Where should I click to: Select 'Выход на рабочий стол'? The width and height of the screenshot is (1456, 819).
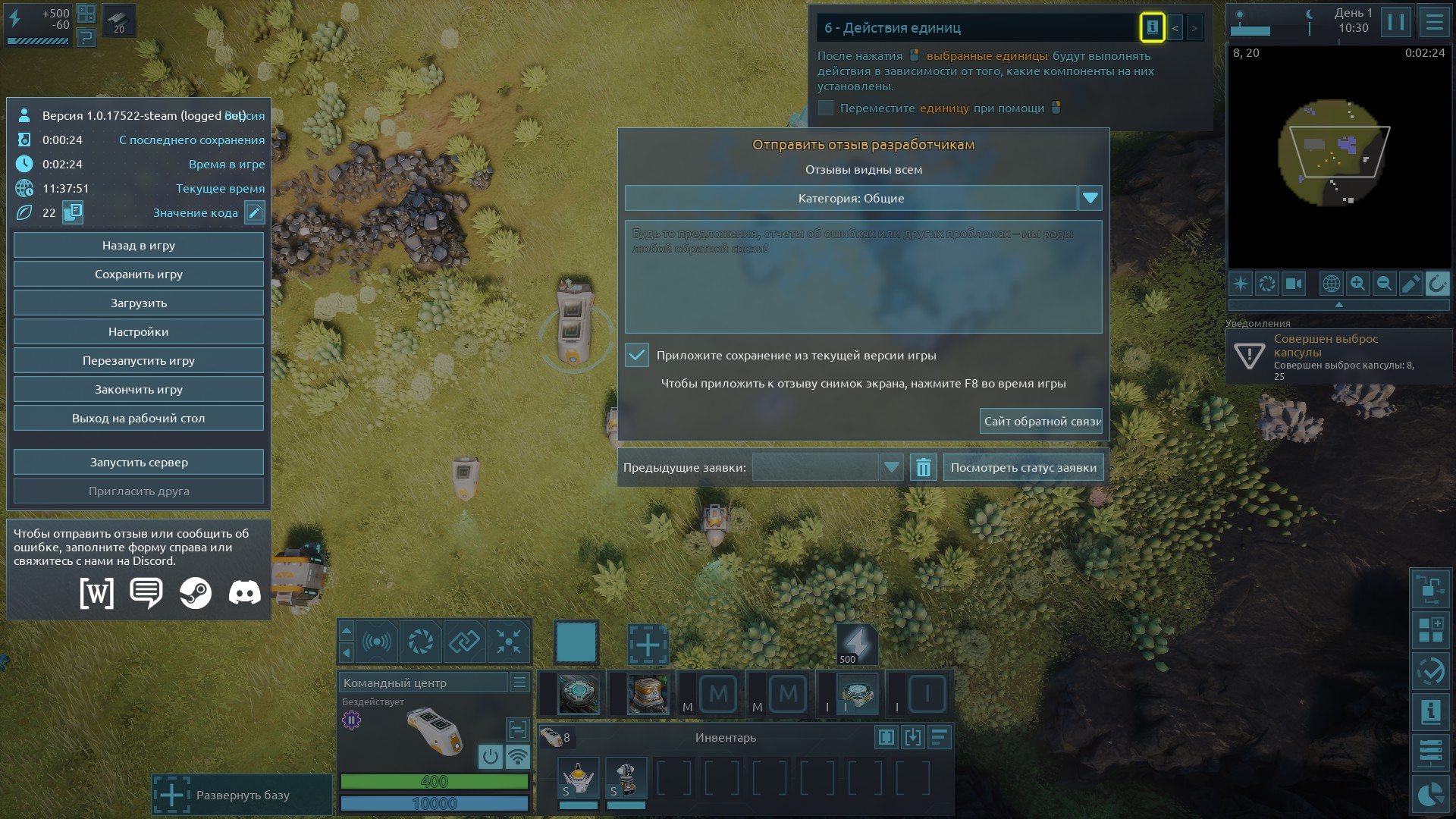coord(139,419)
